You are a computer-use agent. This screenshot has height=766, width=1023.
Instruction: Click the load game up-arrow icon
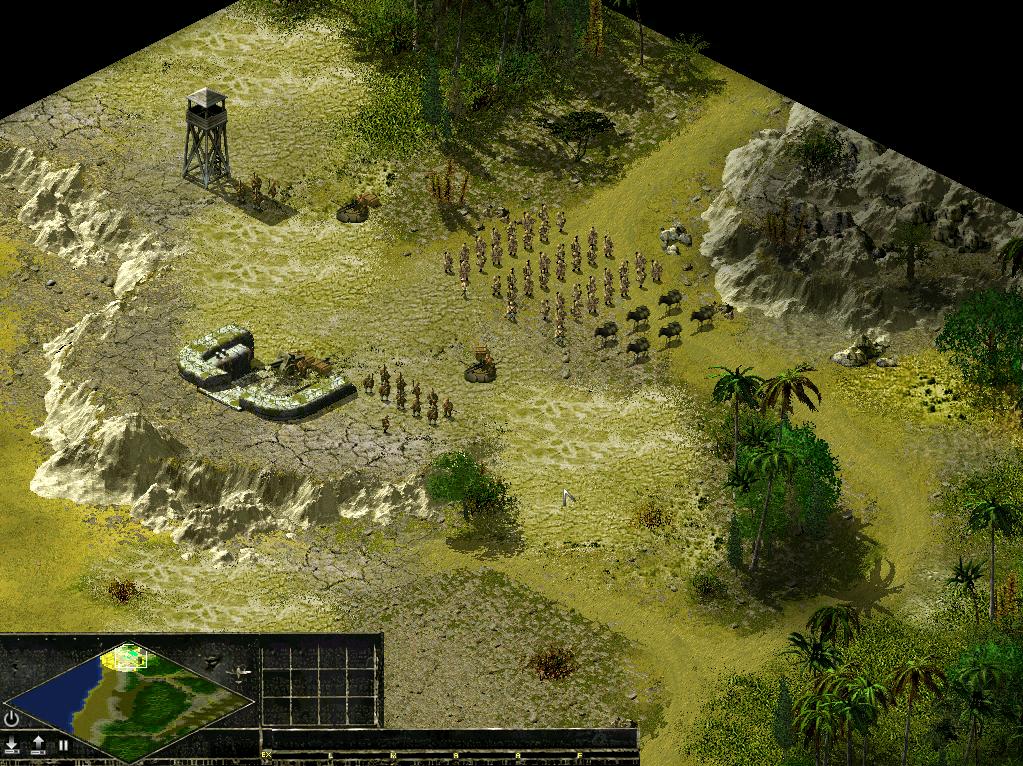pos(38,745)
